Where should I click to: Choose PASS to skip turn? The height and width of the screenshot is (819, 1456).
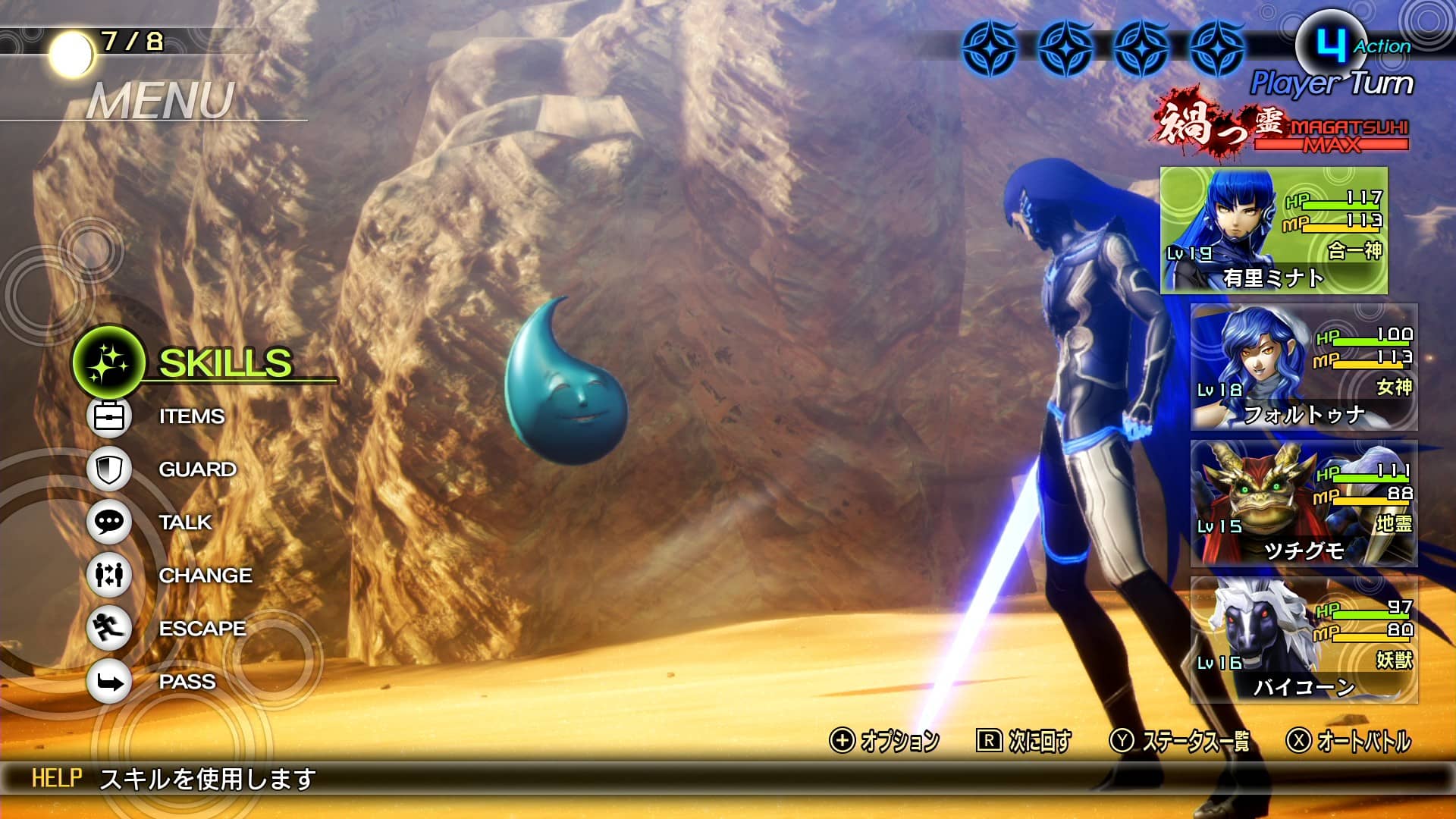pyautogui.click(x=187, y=682)
